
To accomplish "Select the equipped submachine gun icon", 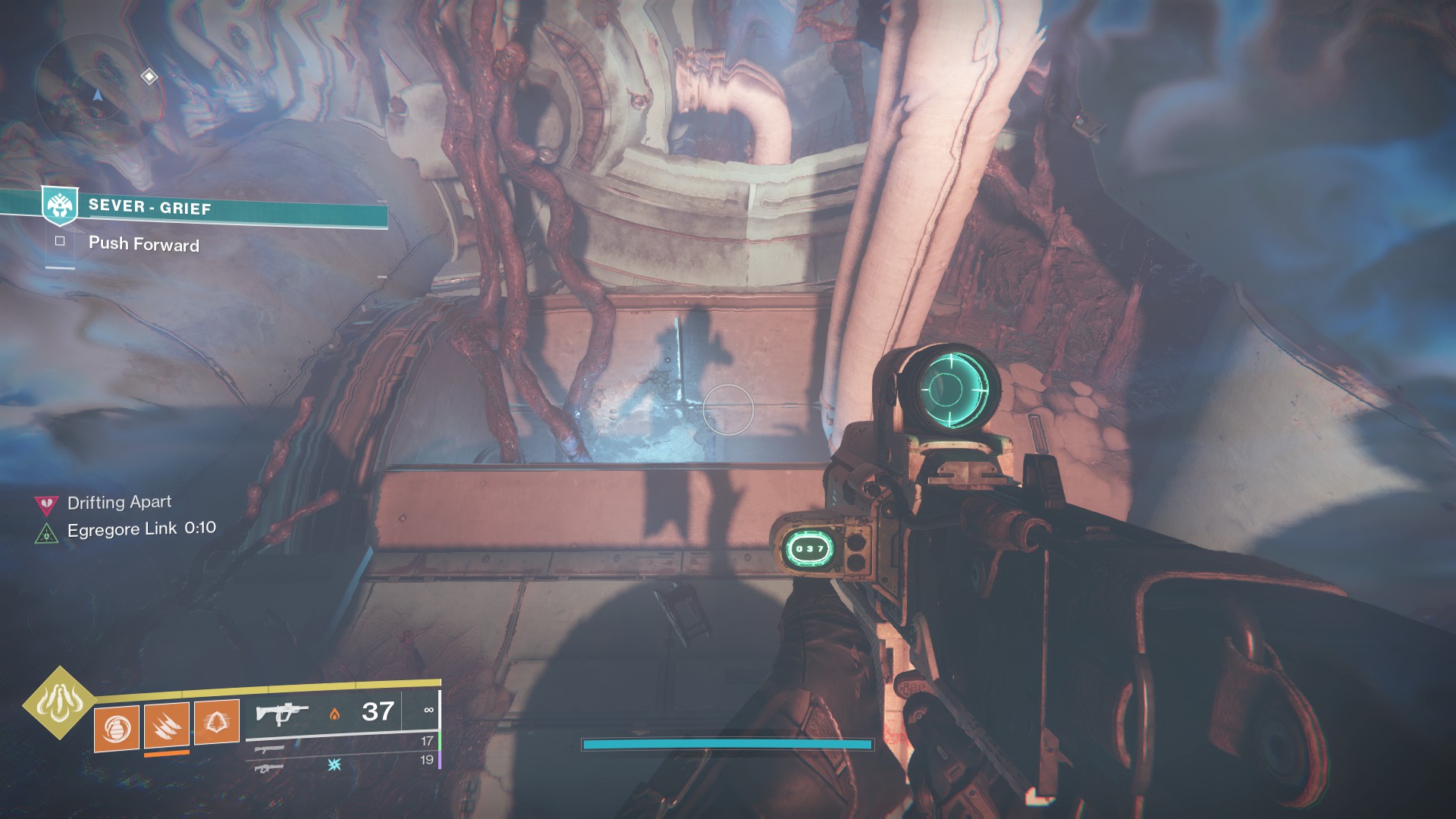I will click(x=282, y=714).
